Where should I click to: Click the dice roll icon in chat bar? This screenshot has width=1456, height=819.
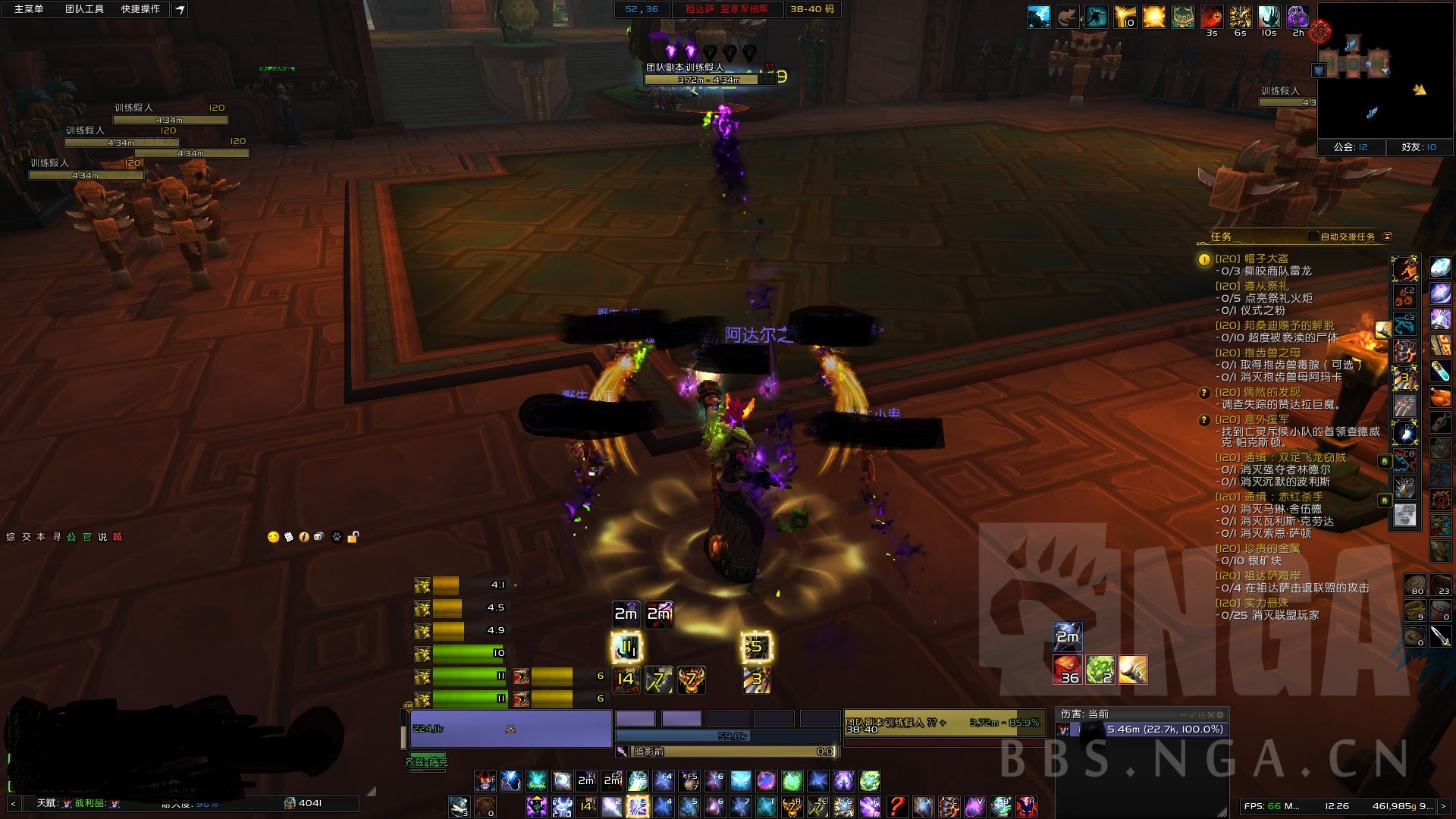point(318,536)
